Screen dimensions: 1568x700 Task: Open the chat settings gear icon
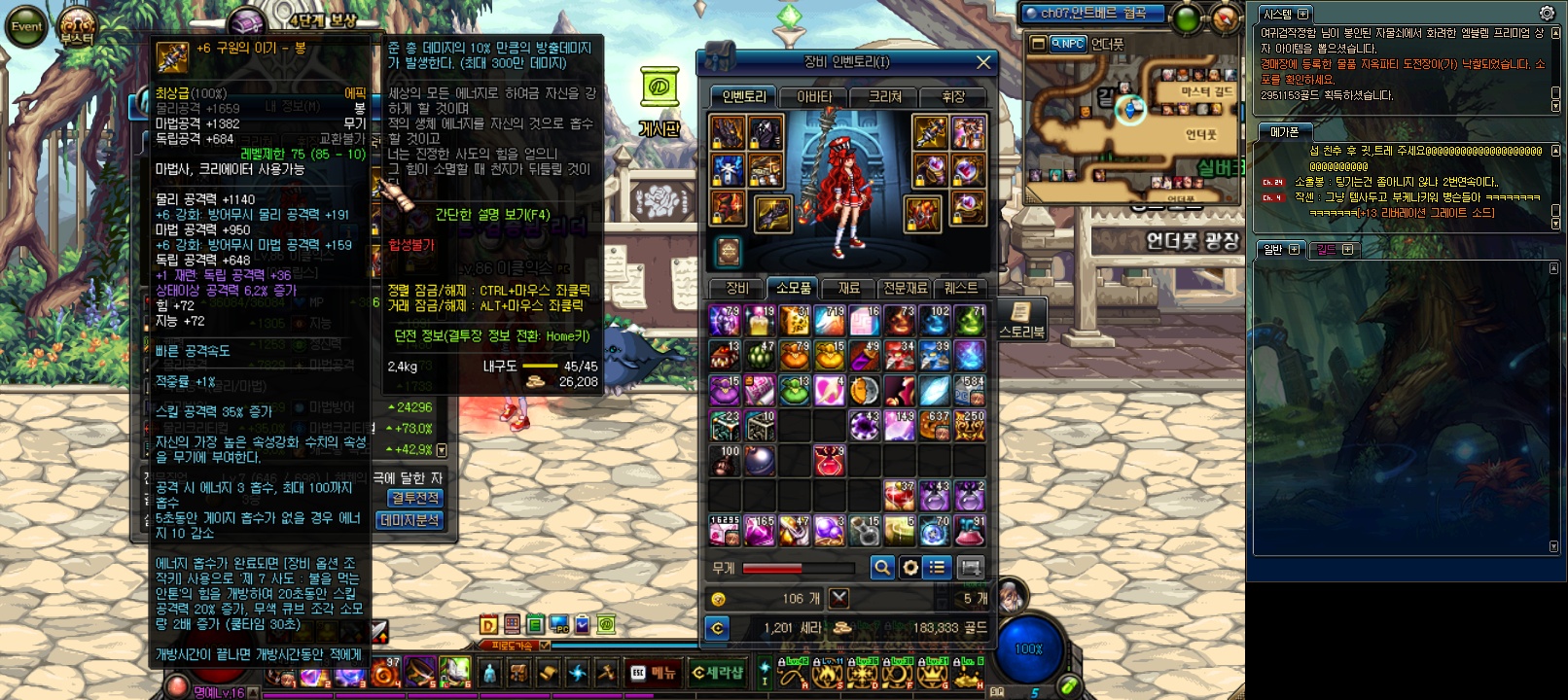pos(1547,13)
